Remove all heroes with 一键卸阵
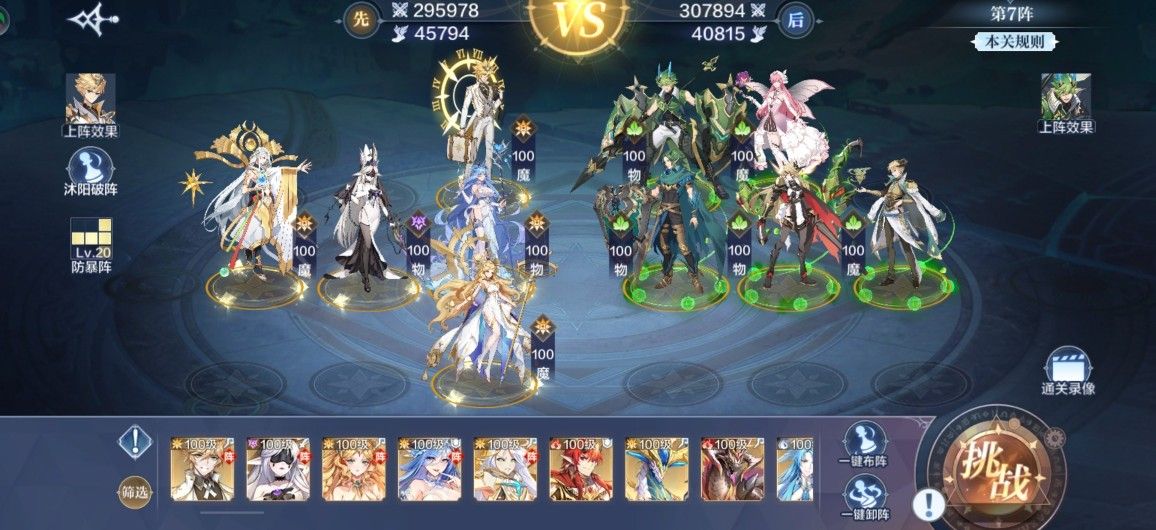 (x=864, y=497)
